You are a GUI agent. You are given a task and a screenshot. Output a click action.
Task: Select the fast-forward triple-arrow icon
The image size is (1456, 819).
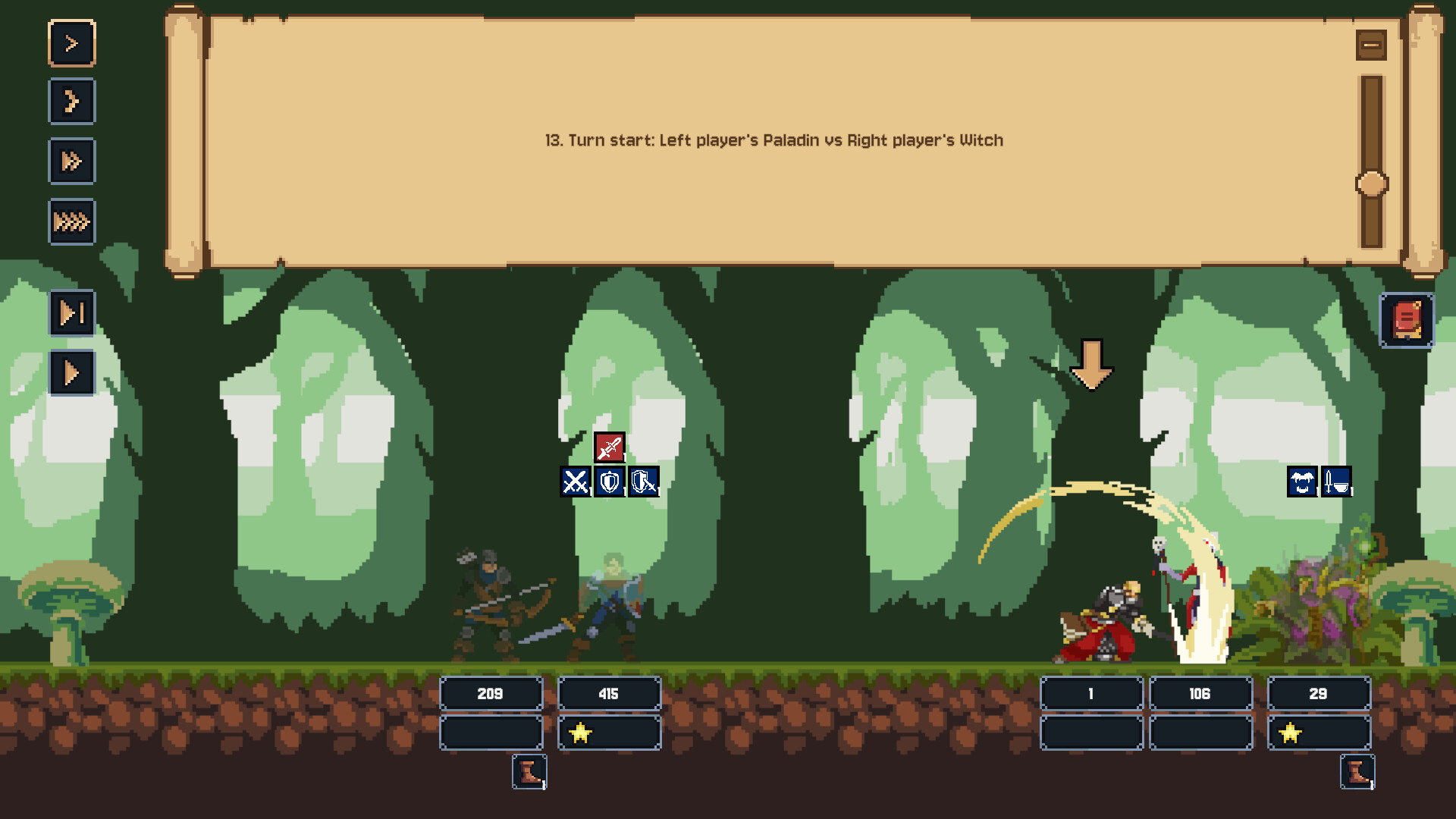point(72,162)
